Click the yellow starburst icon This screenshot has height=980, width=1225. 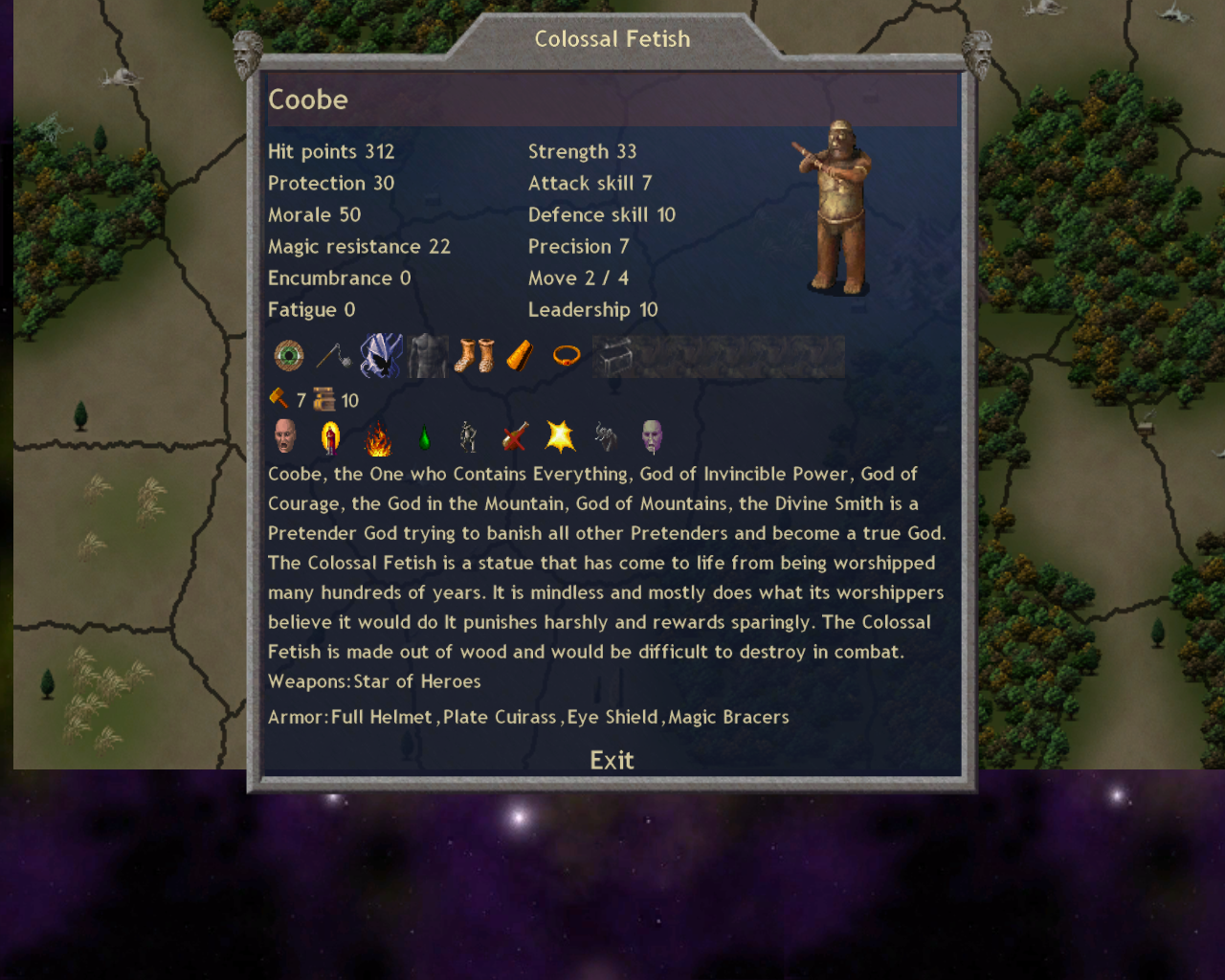[560, 436]
